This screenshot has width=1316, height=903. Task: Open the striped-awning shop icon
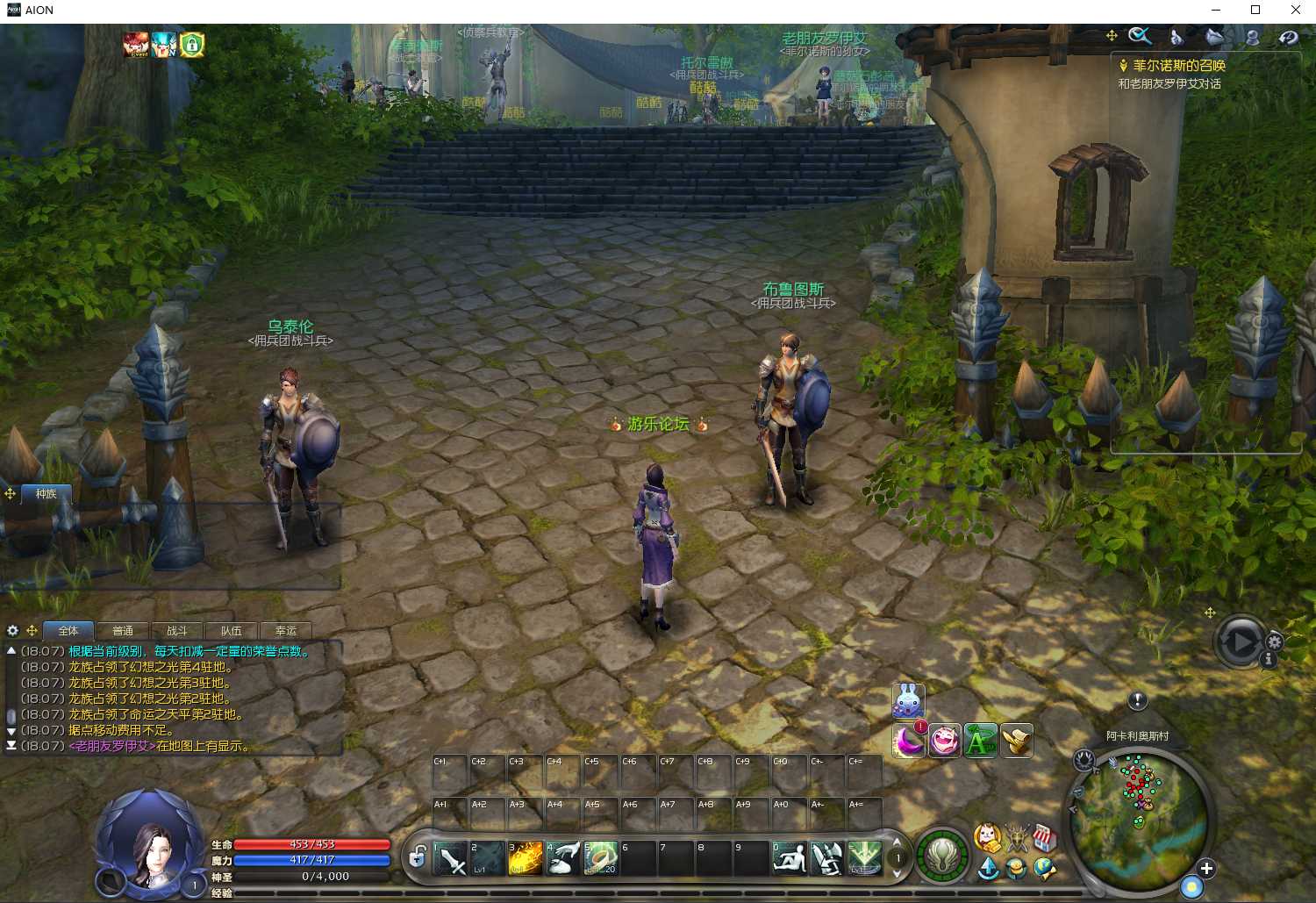pos(1043,838)
